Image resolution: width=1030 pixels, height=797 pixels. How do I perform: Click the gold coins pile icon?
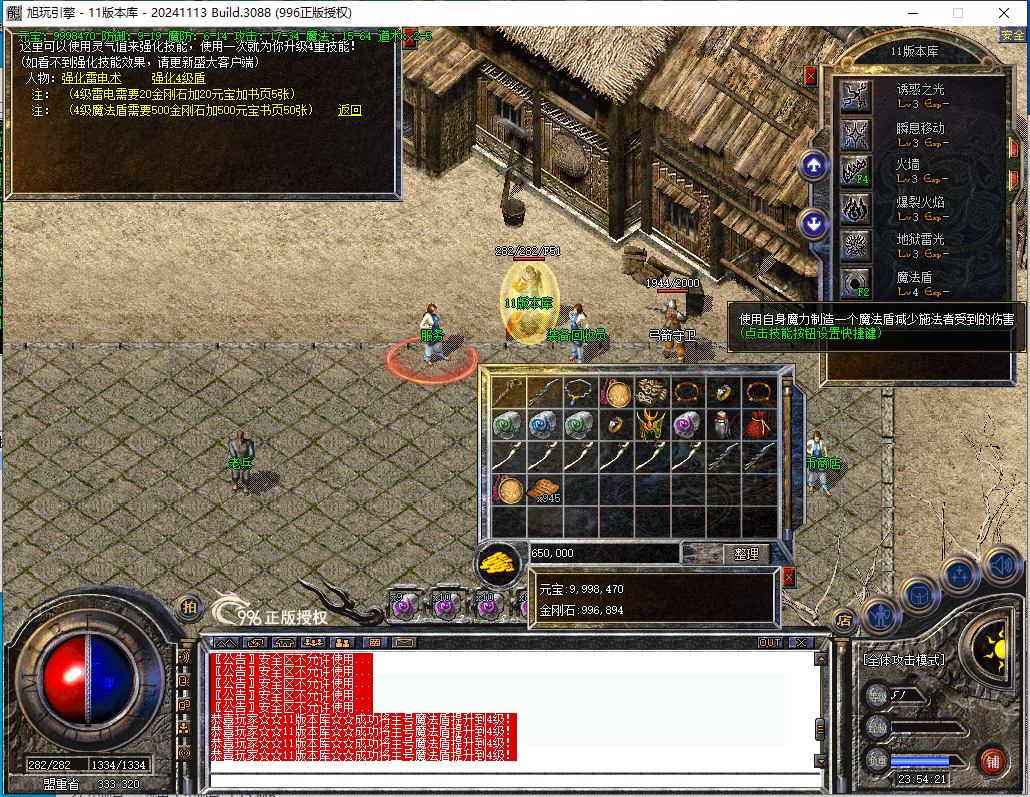[497, 563]
